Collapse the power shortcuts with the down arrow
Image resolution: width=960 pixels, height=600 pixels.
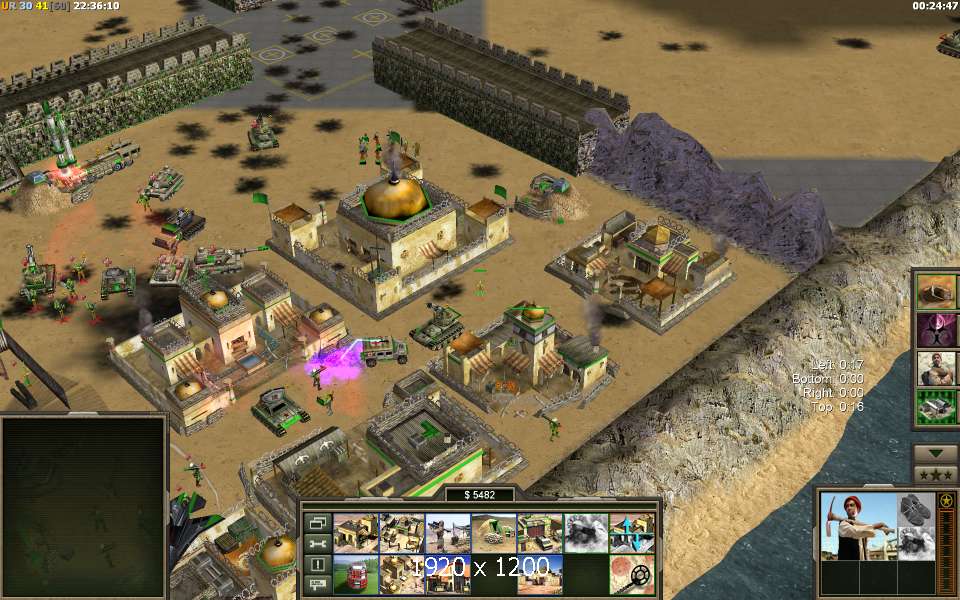tap(936, 453)
